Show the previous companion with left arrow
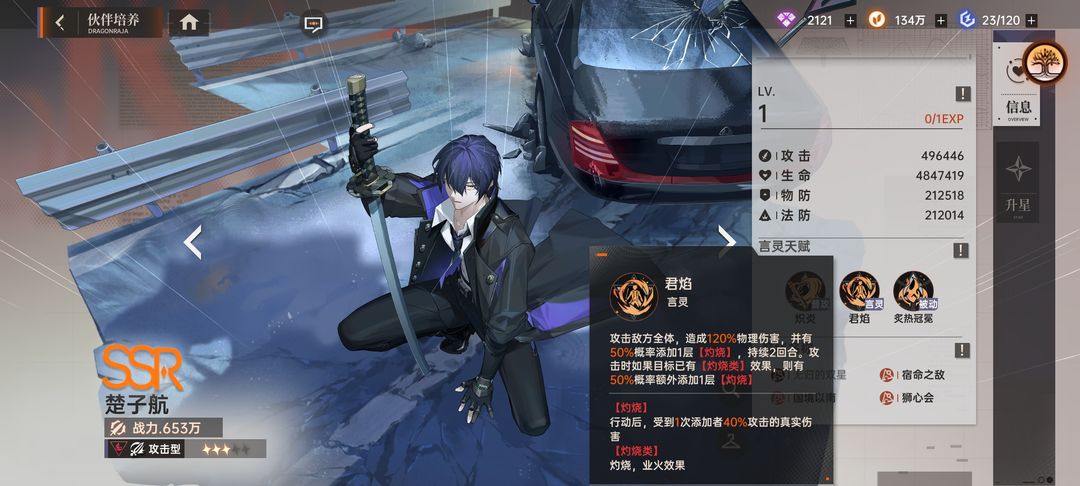 [x=193, y=241]
